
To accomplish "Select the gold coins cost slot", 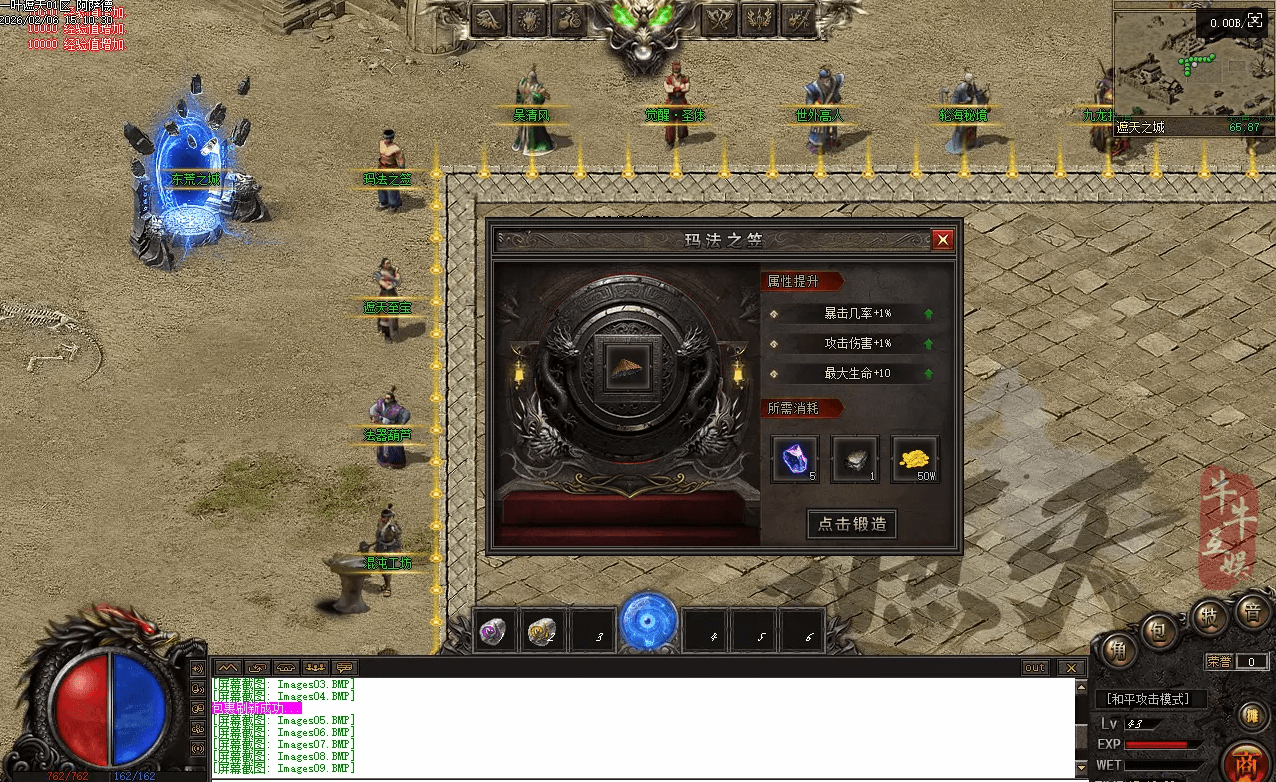I will (915, 459).
